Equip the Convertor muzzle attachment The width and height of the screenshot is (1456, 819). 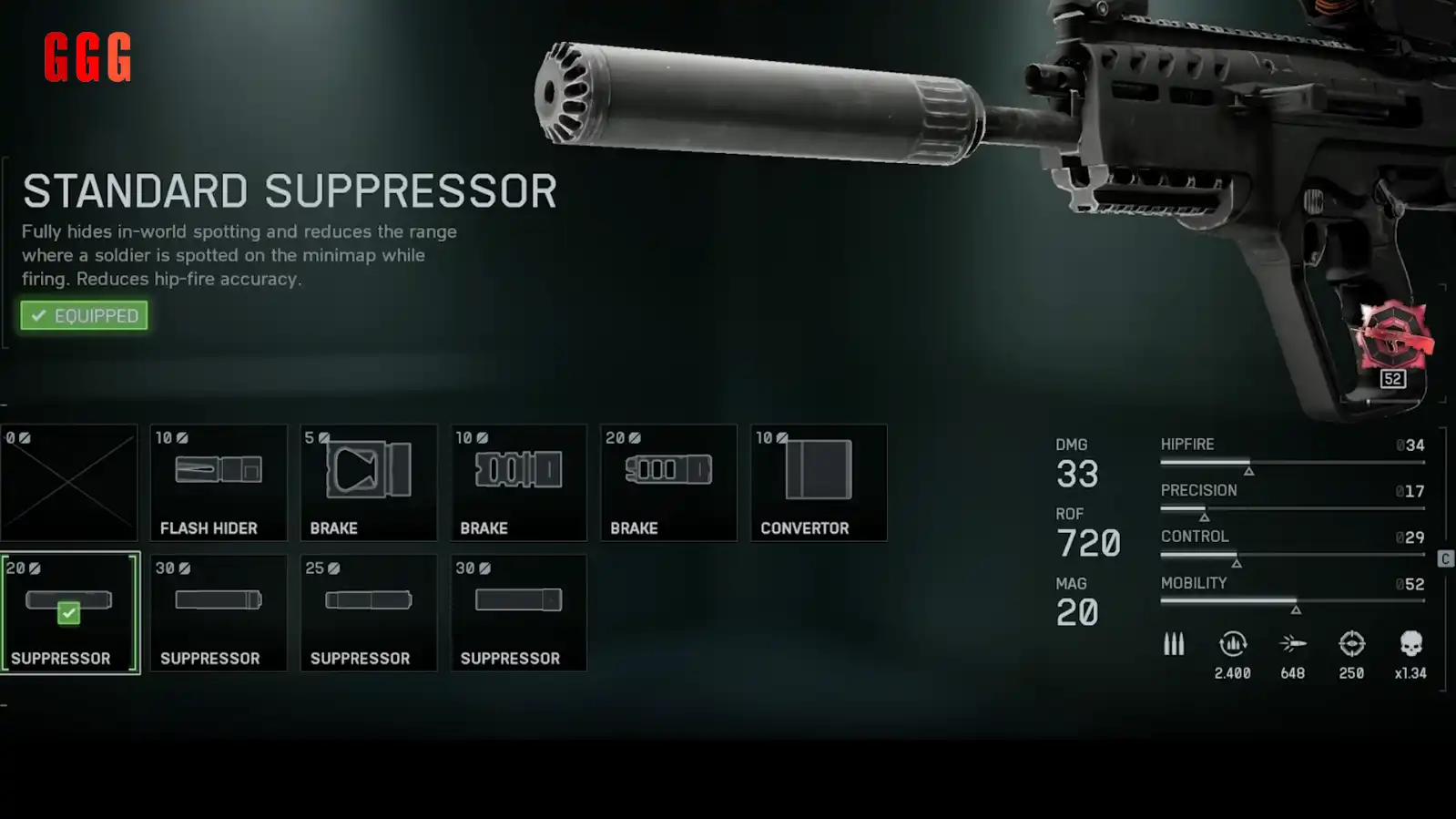pyautogui.click(x=819, y=483)
